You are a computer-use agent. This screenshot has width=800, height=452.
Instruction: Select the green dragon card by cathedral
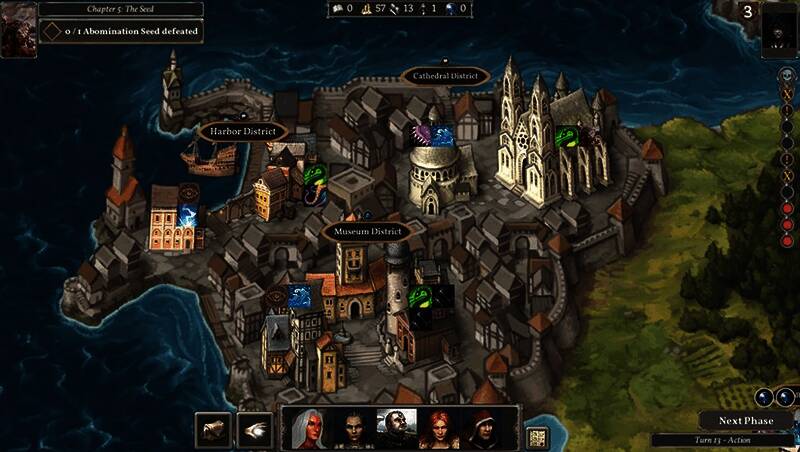[567, 136]
